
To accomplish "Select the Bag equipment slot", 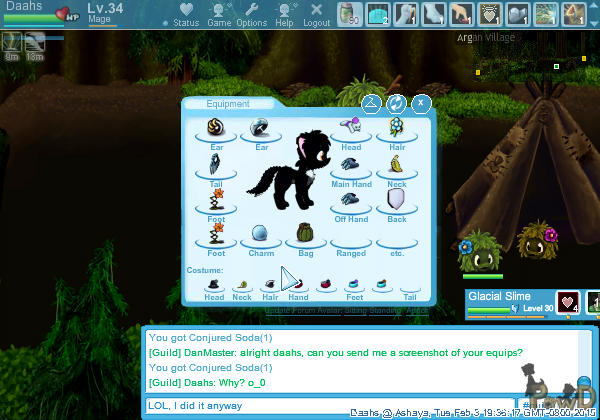I will pos(306,234).
